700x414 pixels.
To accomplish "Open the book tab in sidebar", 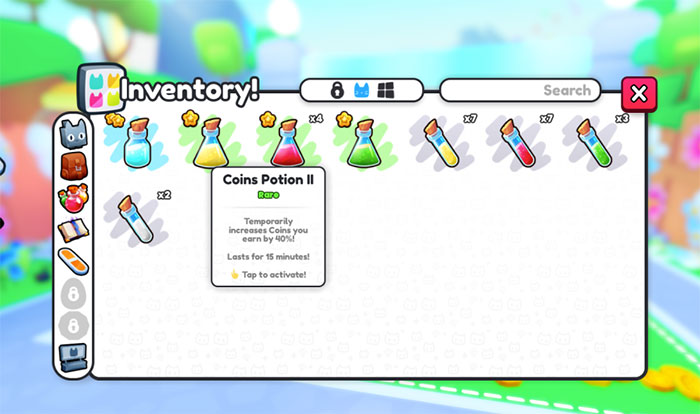I will (x=73, y=230).
